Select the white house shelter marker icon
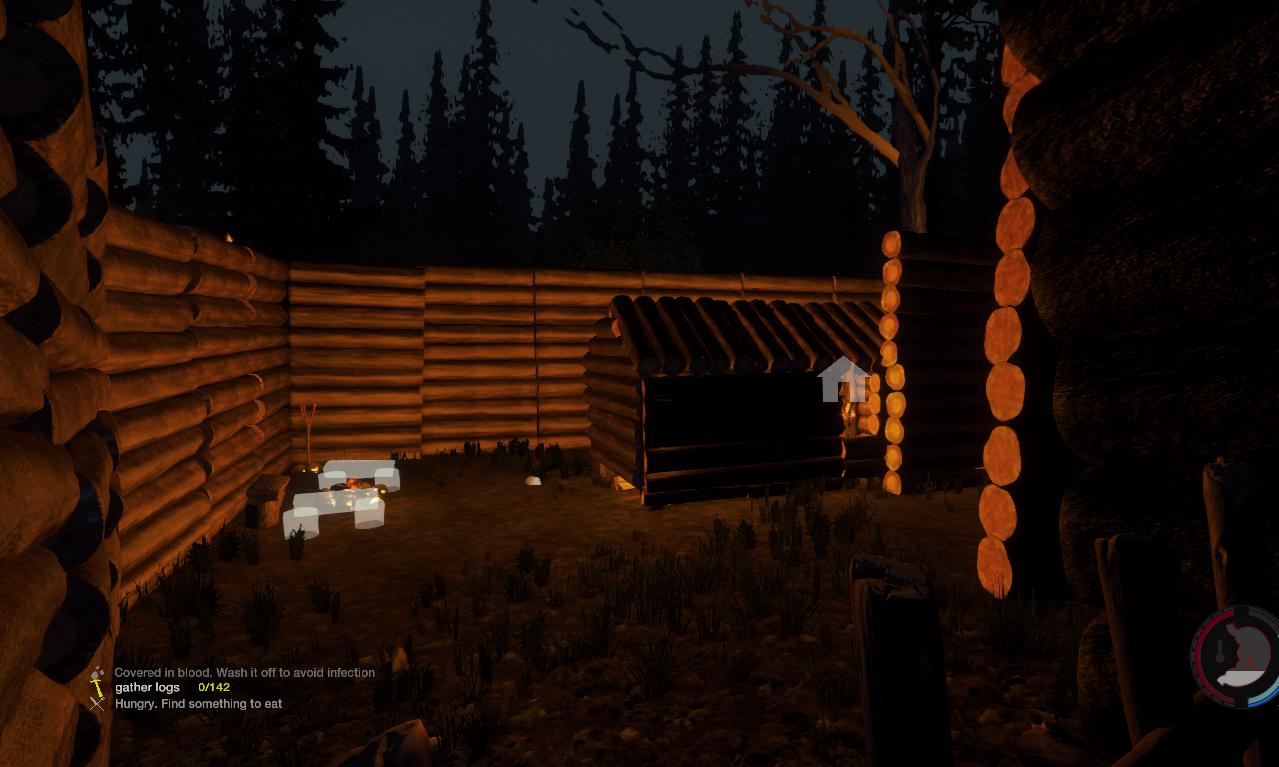The width and height of the screenshot is (1279, 767). [x=841, y=379]
